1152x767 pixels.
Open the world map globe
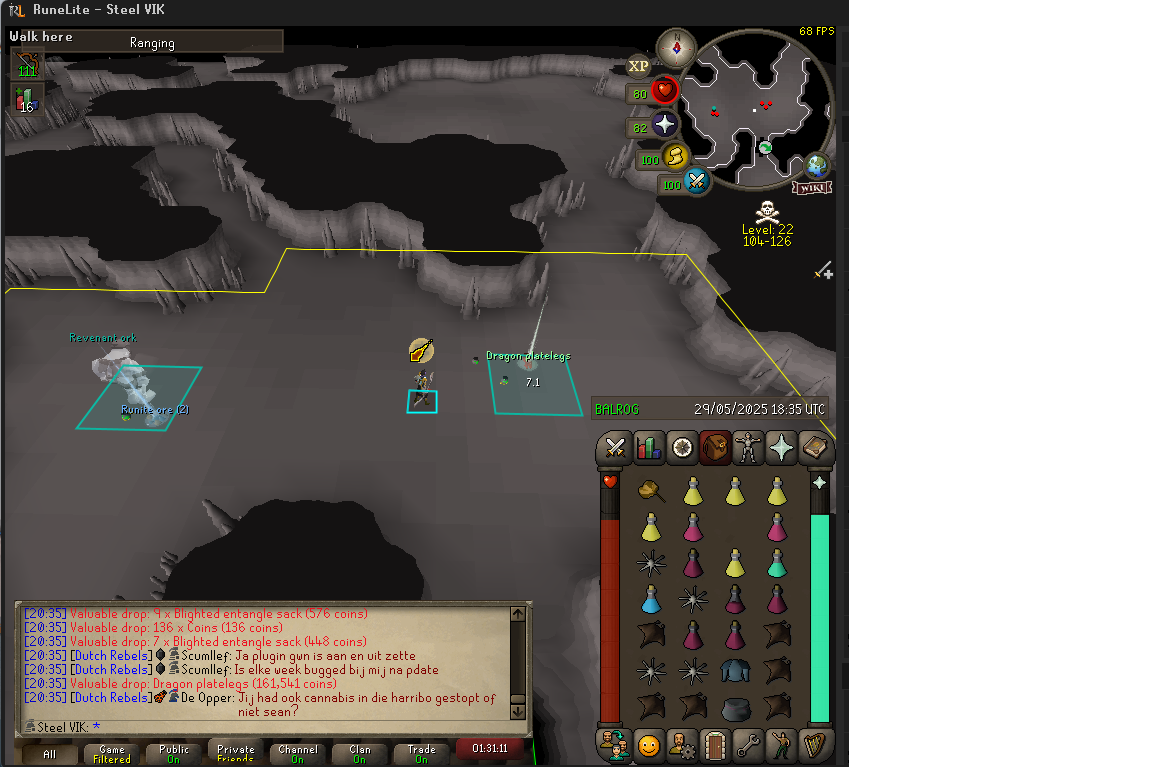[x=817, y=165]
